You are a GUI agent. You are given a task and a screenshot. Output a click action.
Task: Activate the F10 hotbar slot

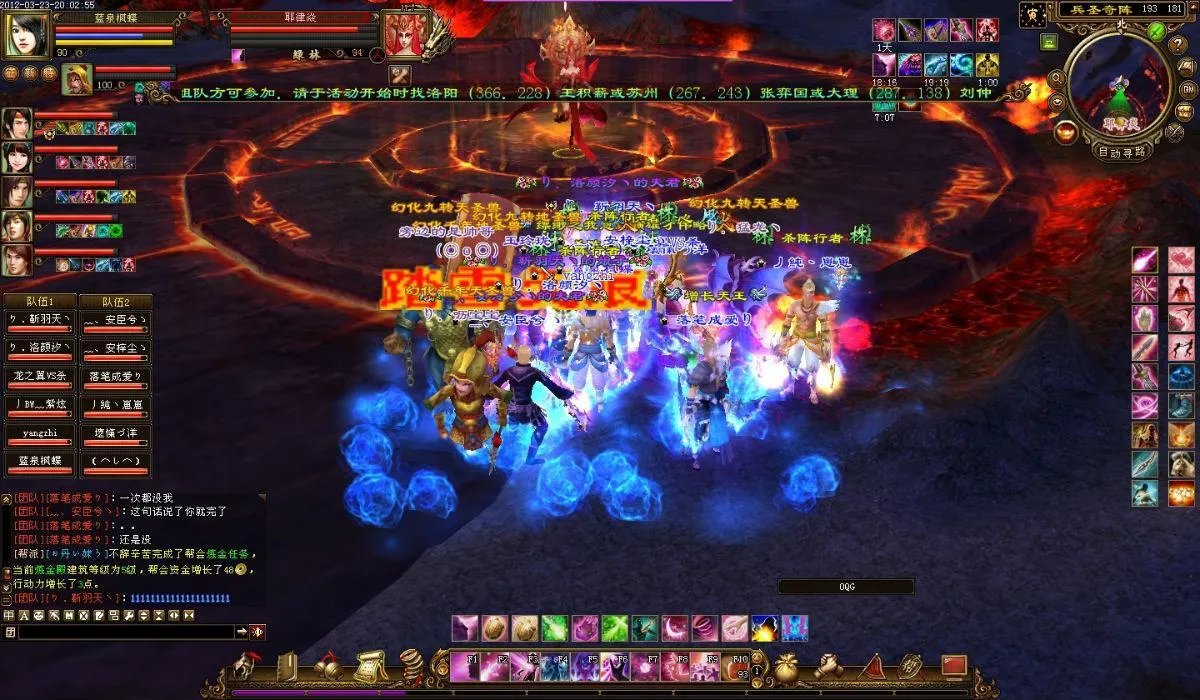click(x=737, y=667)
